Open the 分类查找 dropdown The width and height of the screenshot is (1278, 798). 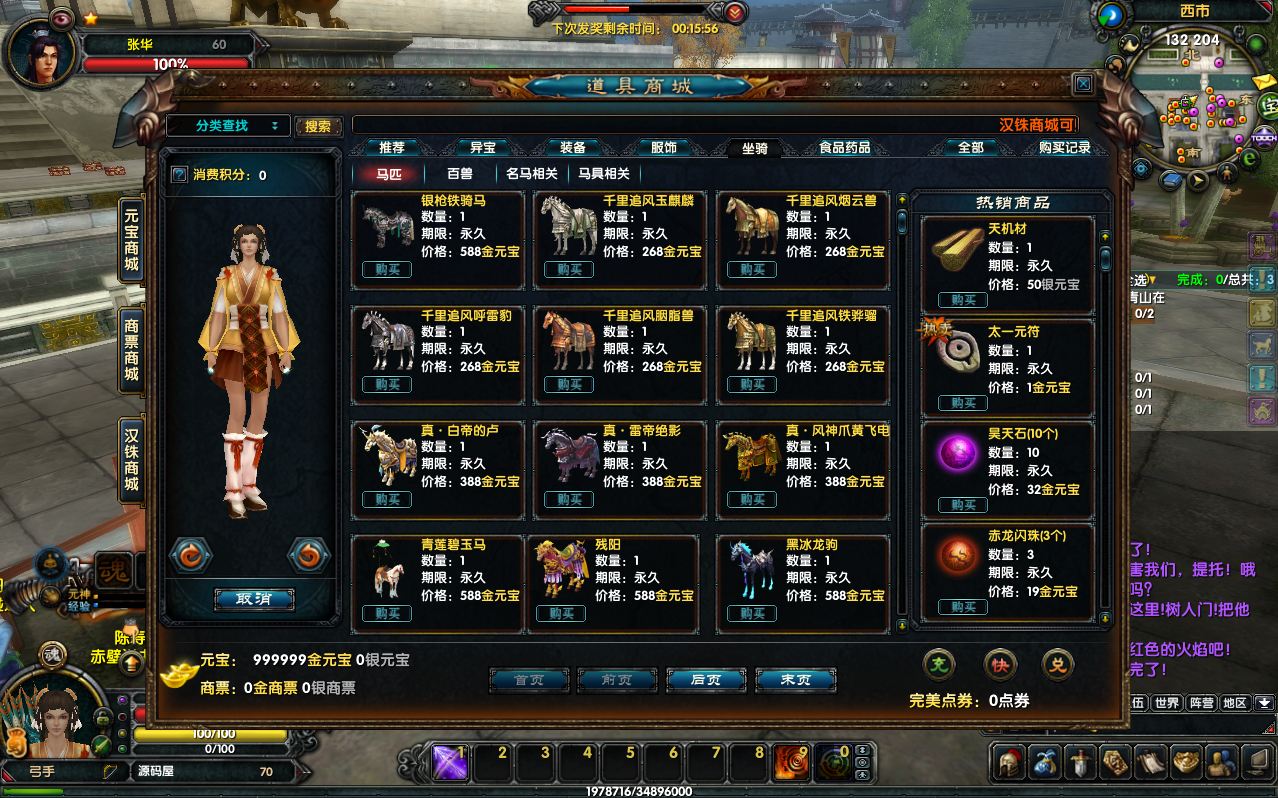[x=228, y=126]
